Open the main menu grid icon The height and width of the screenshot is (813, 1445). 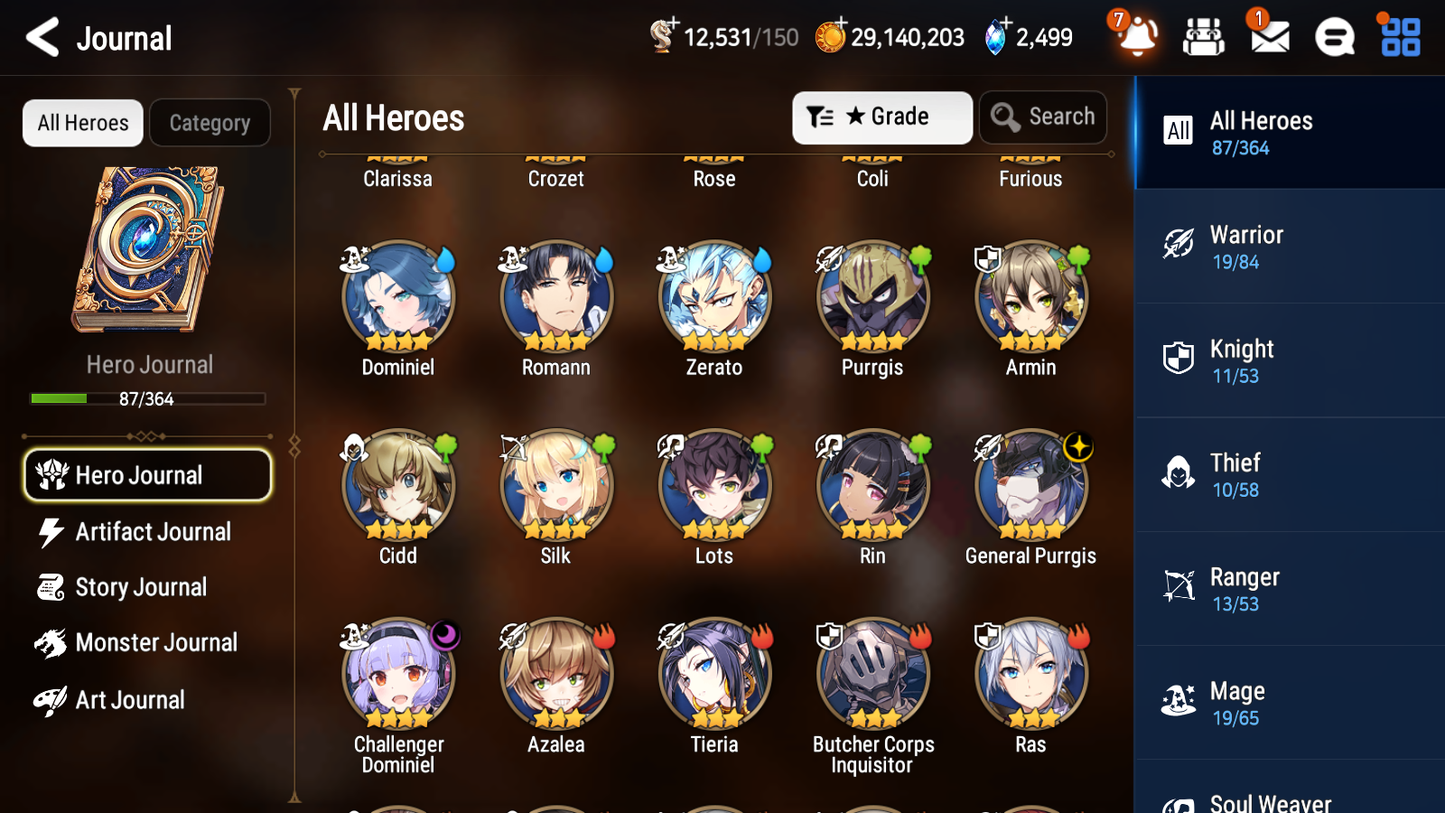tap(1399, 36)
